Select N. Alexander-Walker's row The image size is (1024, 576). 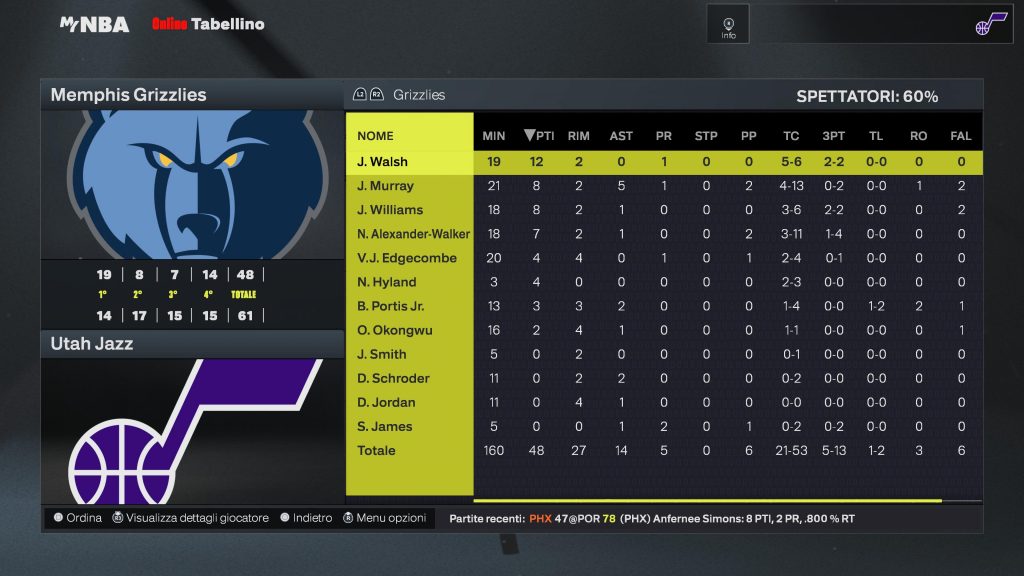pyautogui.click(x=413, y=234)
